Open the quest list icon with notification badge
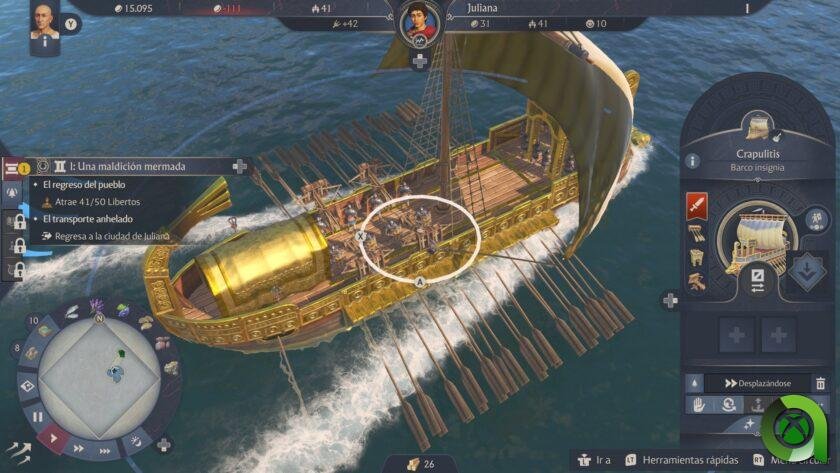840x473 pixels. click(x=17, y=168)
